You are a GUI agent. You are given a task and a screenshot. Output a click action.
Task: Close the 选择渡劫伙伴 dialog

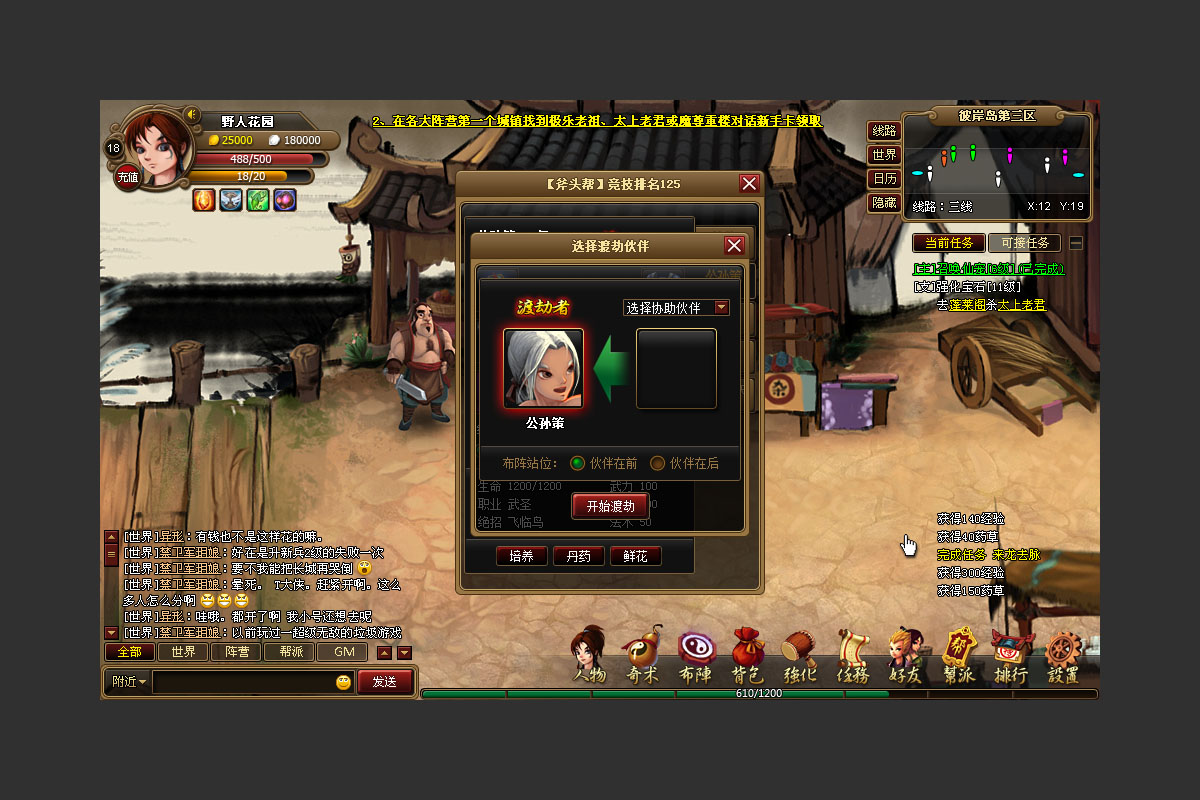pyautogui.click(x=734, y=246)
